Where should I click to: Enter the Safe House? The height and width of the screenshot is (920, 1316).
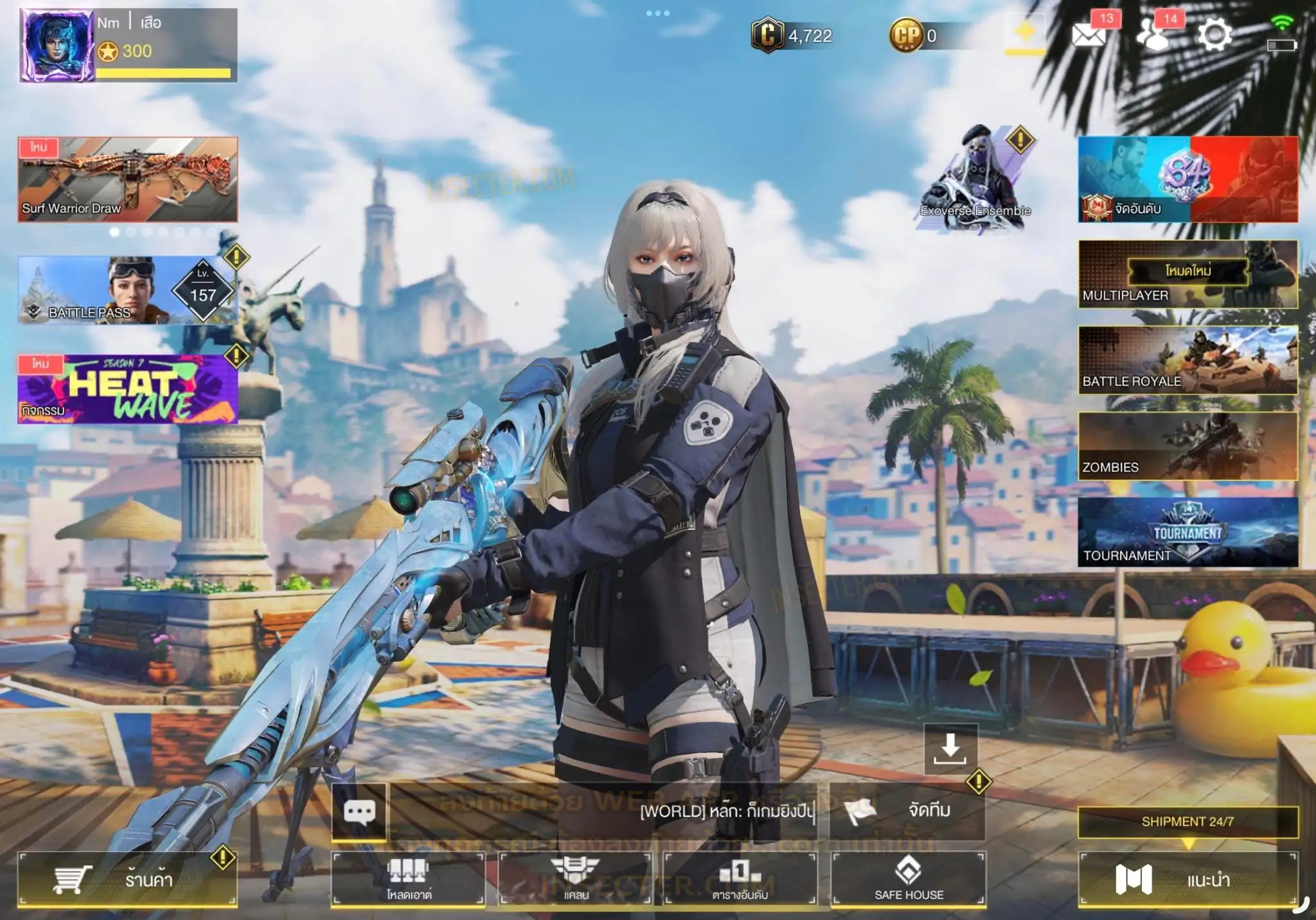click(909, 879)
